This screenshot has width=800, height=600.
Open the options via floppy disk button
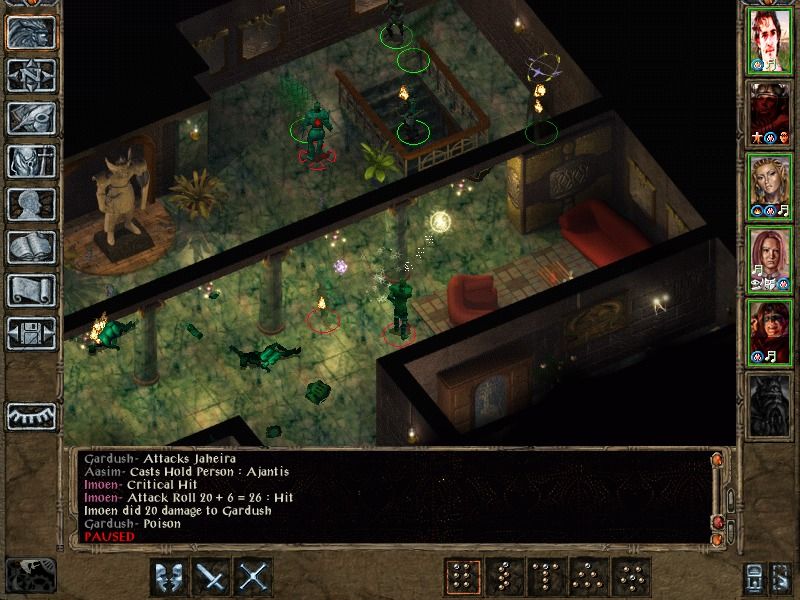click(x=29, y=333)
